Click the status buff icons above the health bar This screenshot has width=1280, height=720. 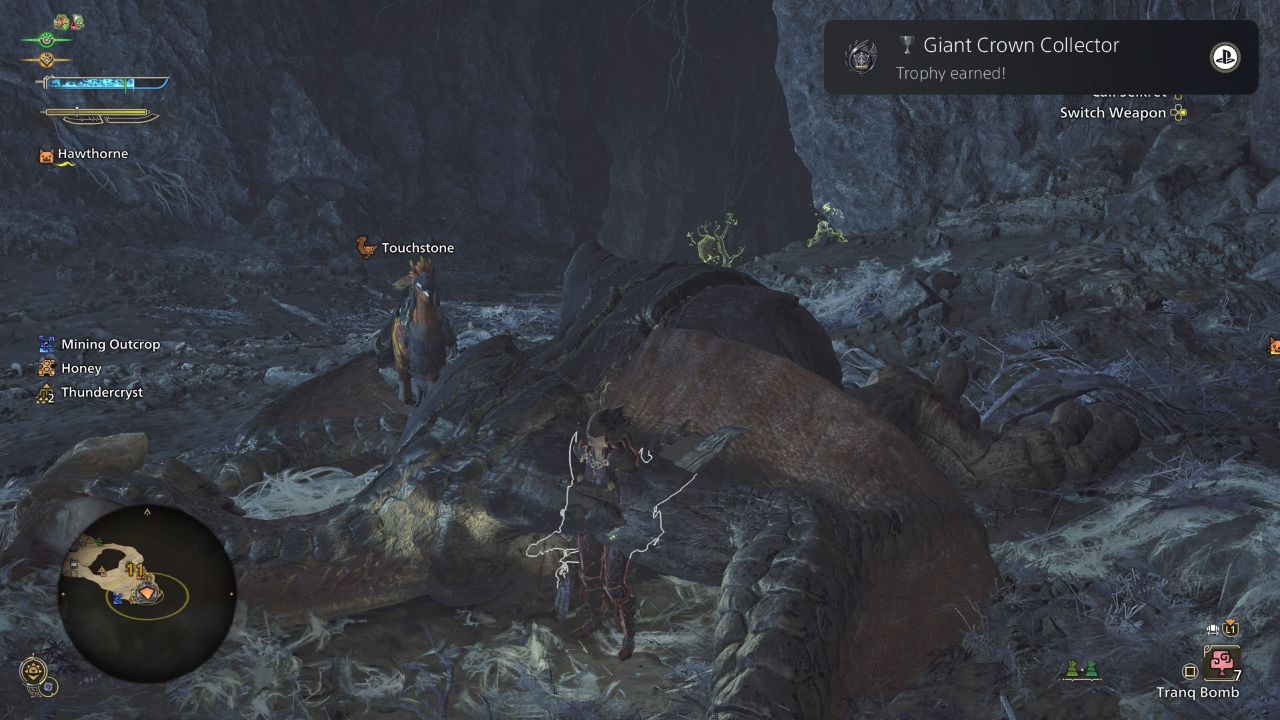coord(68,21)
